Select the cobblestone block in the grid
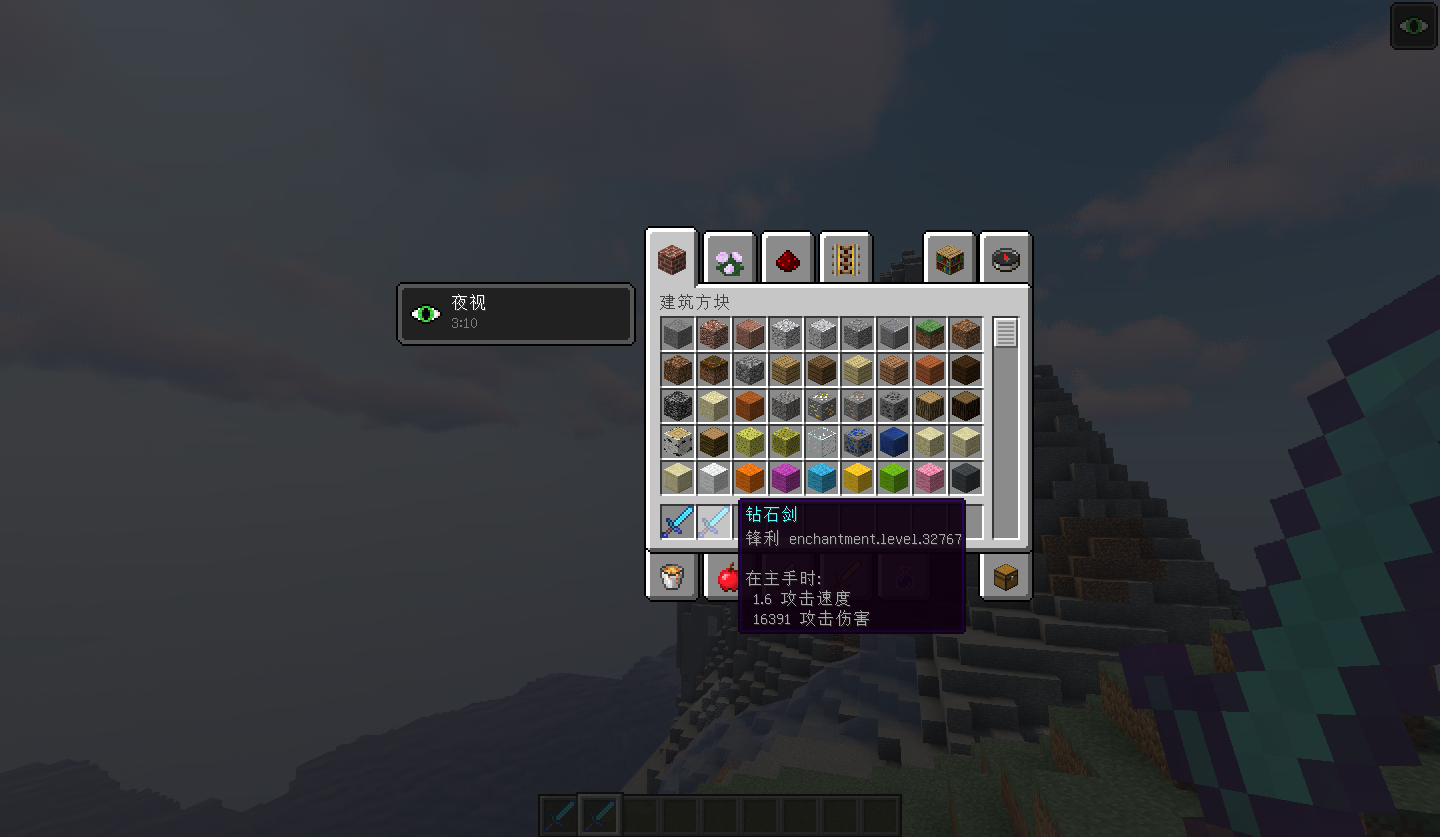 749,369
